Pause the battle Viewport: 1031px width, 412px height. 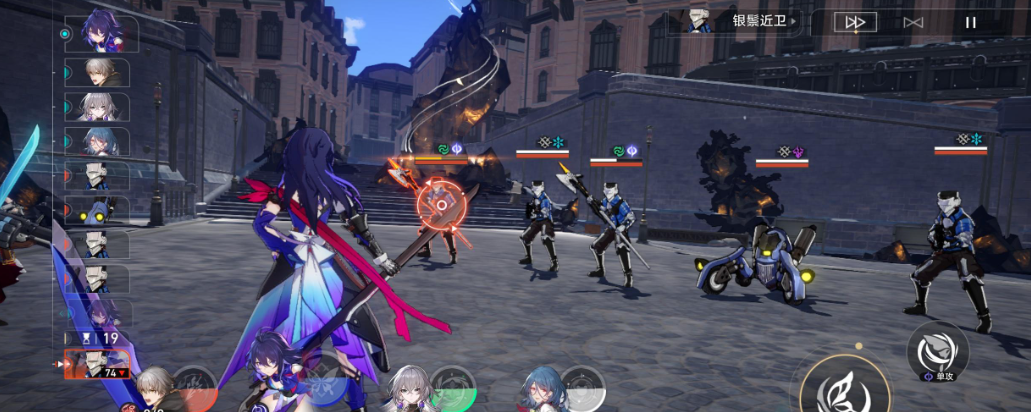970,22
